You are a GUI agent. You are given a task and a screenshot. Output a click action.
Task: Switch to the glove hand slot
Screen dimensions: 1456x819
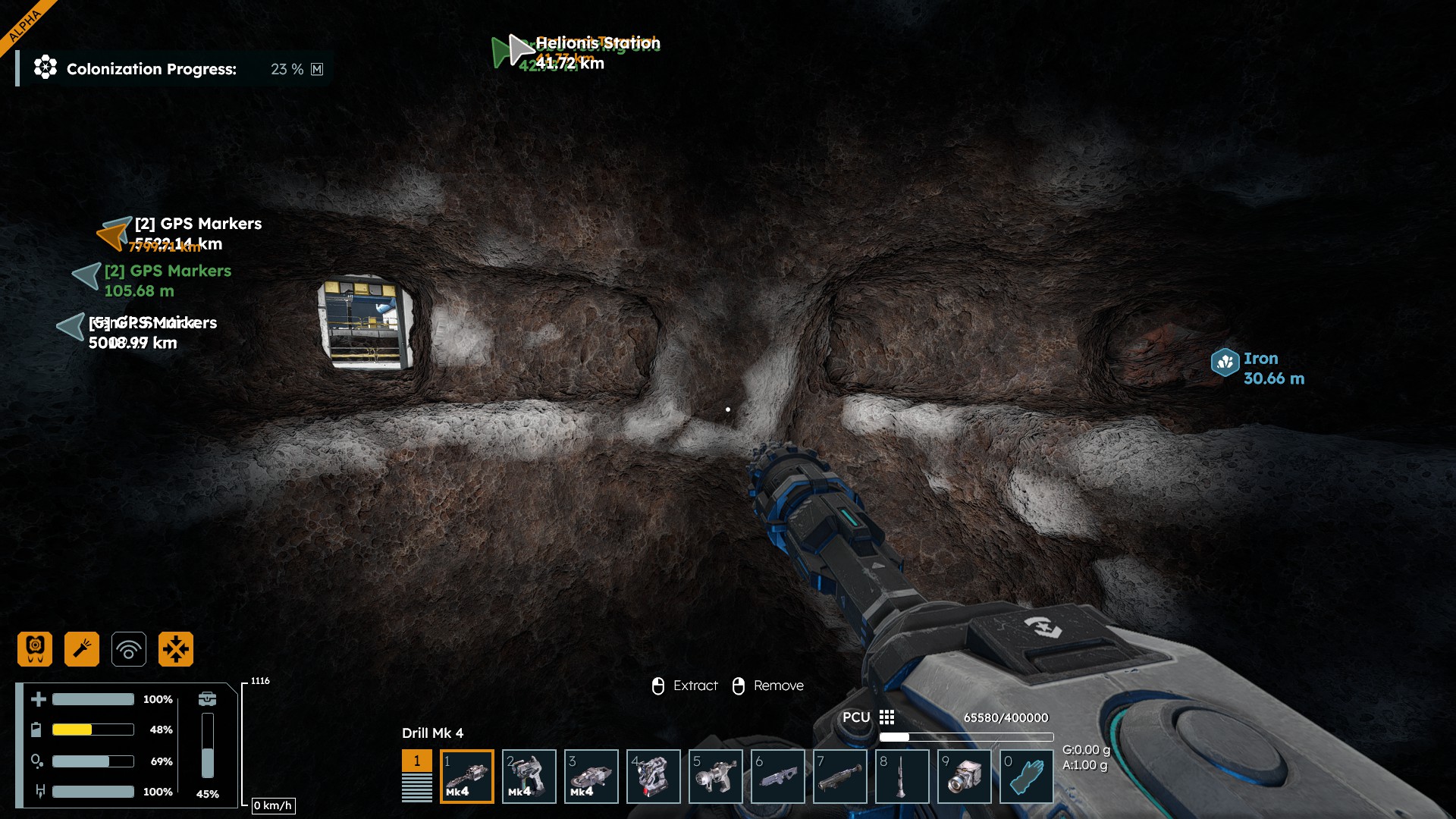[1027, 776]
